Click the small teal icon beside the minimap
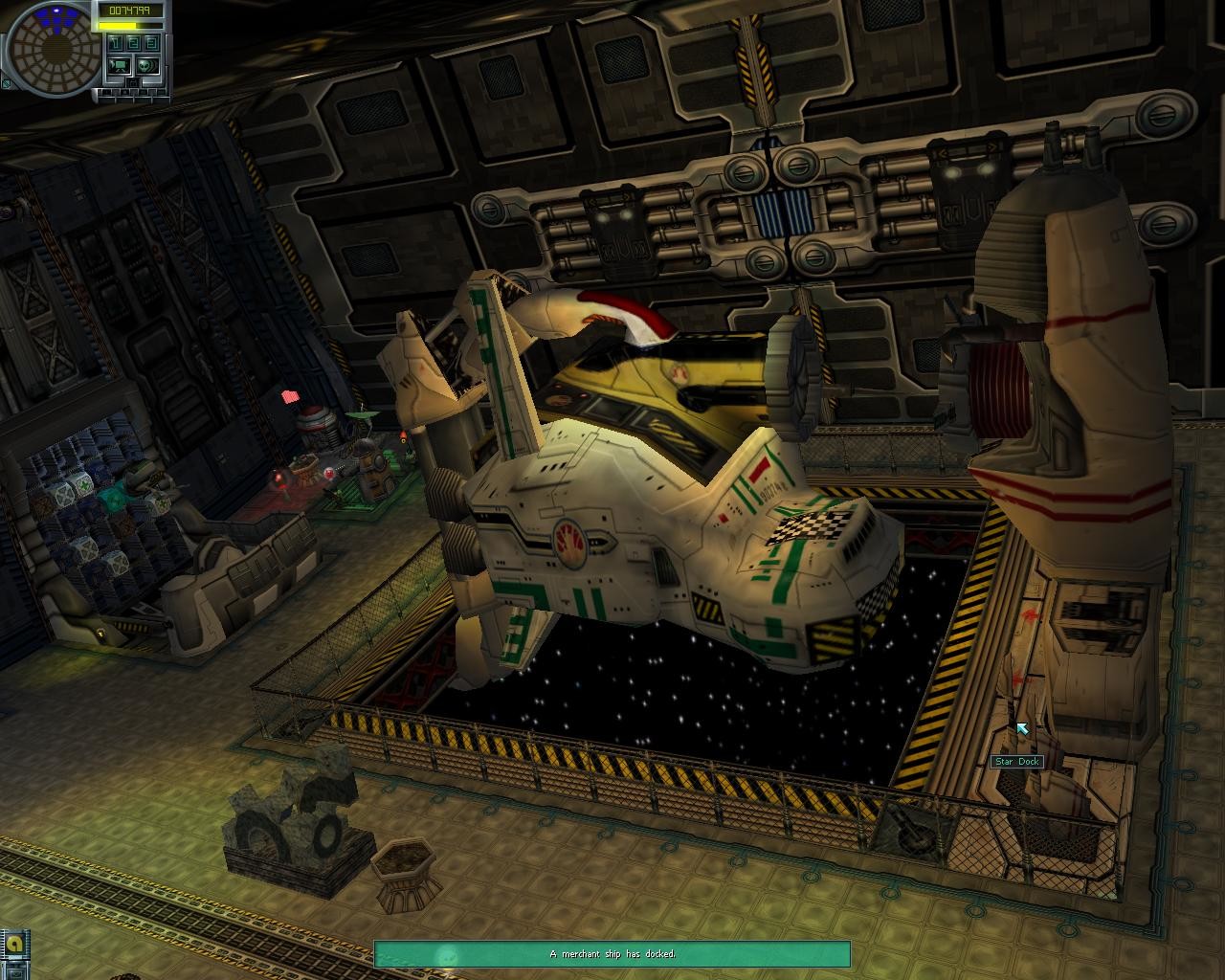This screenshot has height=980, width=1225. [x=6, y=84]
